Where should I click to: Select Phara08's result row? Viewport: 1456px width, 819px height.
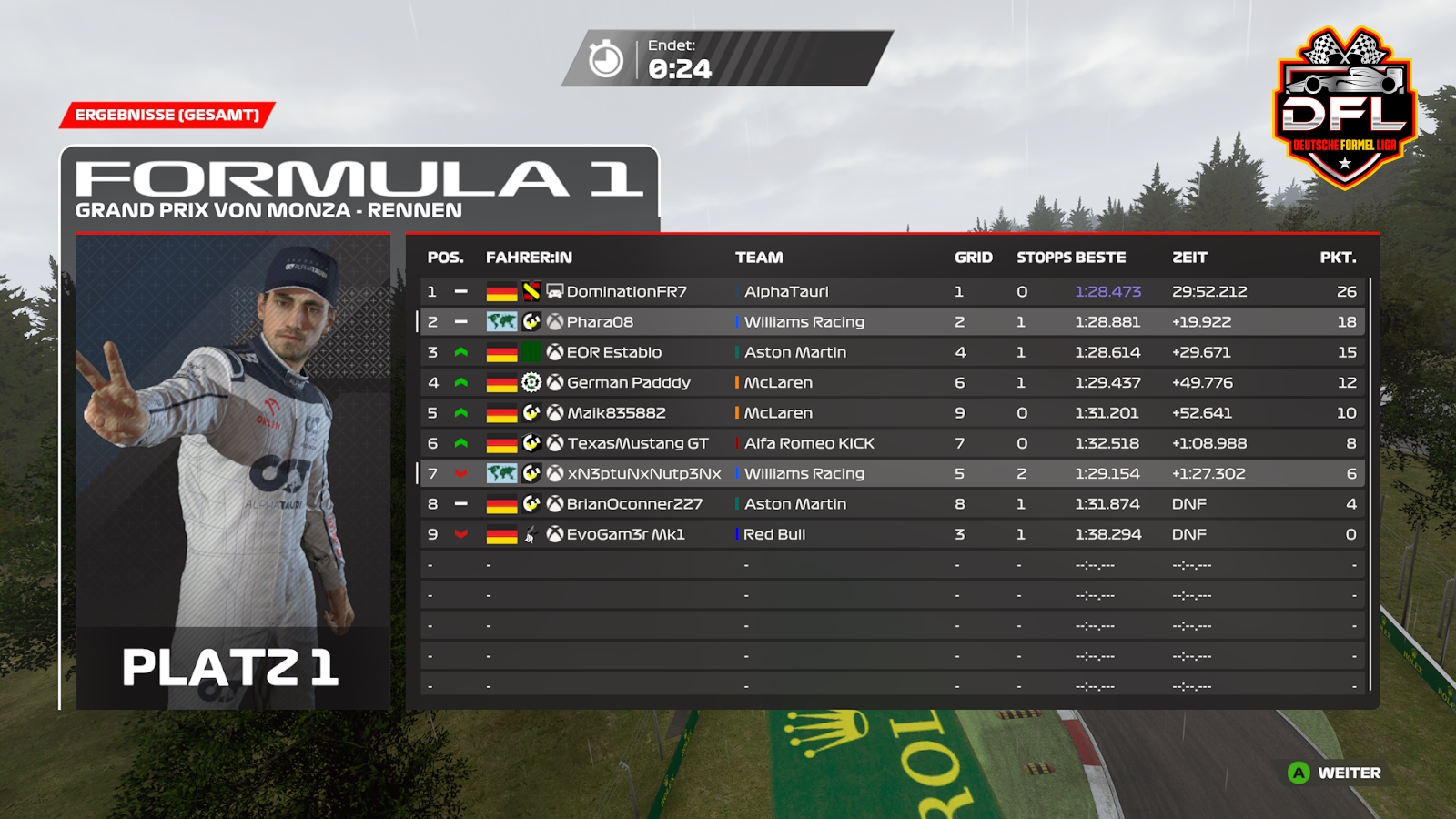pyautogui.click(x=600, y=322)
